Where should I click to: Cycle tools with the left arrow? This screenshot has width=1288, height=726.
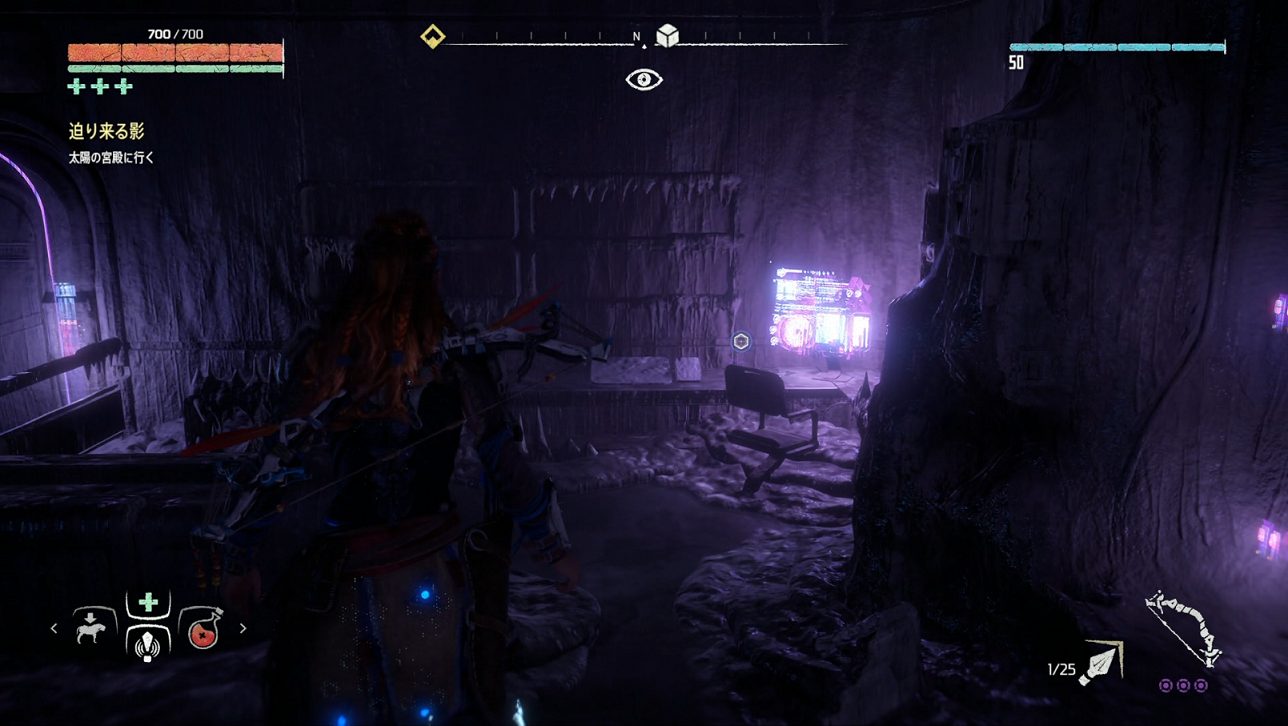coord(54,629)
